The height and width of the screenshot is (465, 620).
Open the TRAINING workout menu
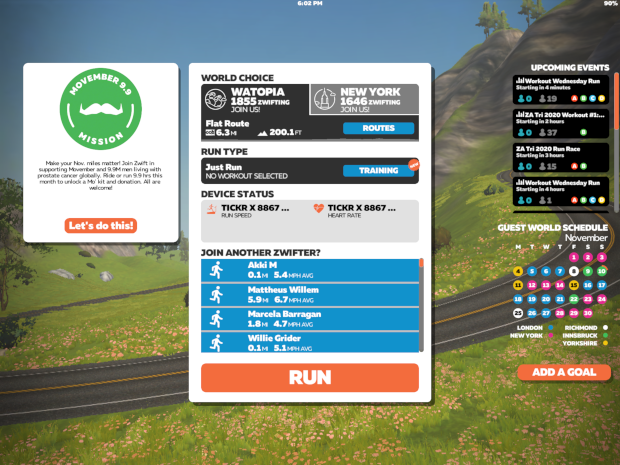click(x=378, y=171)
